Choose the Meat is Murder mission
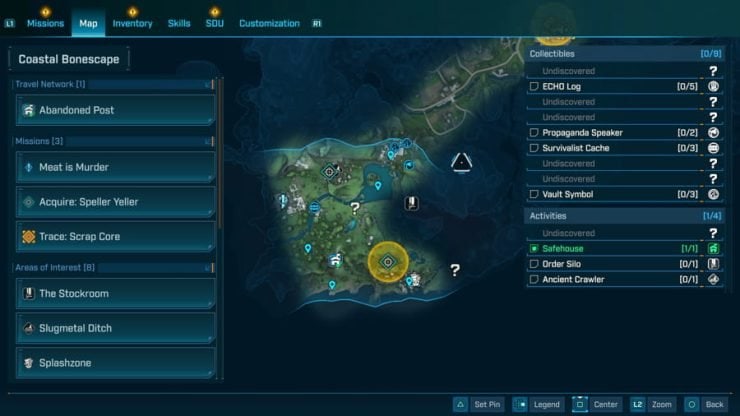The image size is (740, 416). pos(115,167)
